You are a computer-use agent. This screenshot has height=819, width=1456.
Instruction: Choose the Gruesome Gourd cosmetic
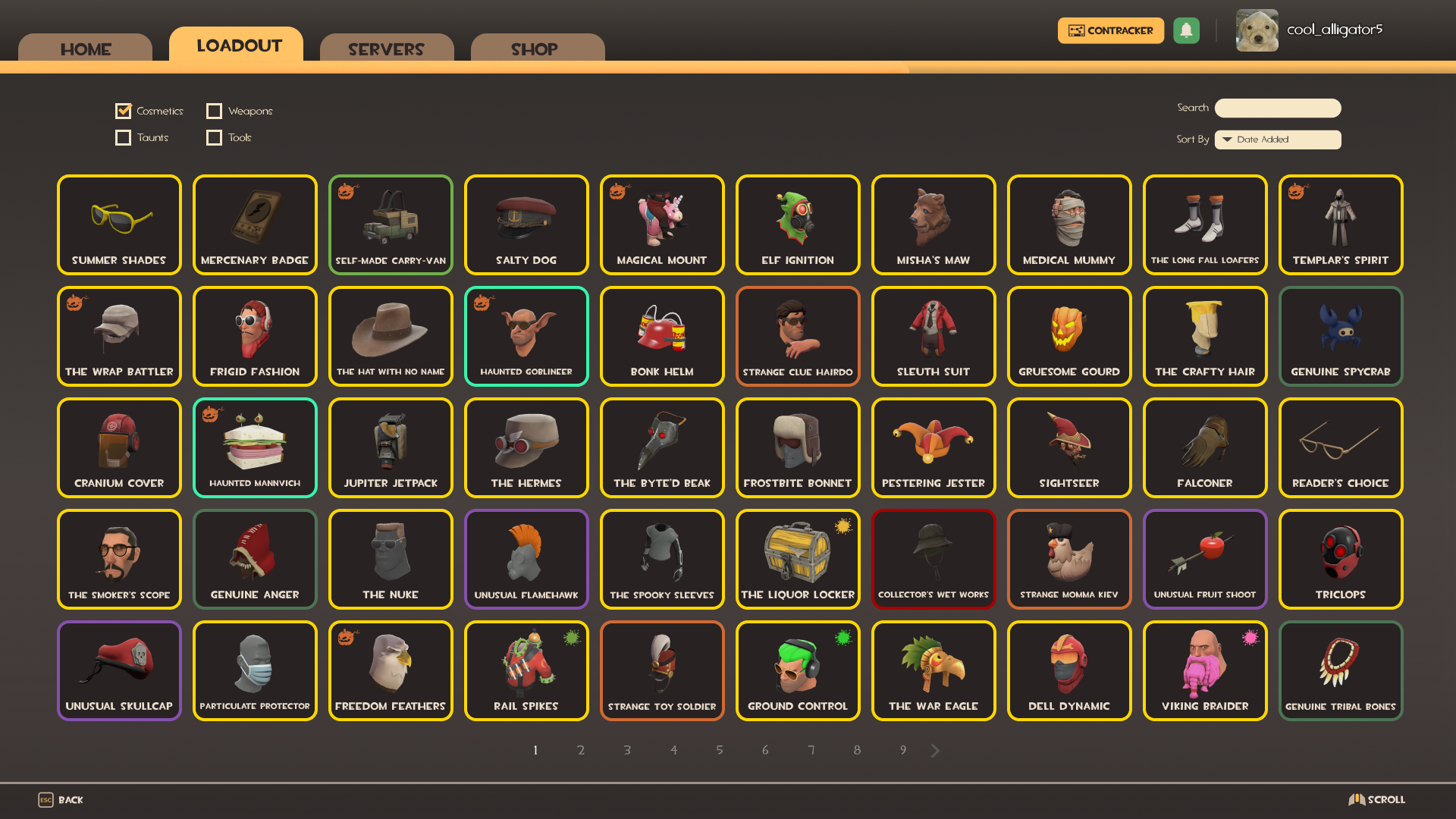pos(1069,336)
